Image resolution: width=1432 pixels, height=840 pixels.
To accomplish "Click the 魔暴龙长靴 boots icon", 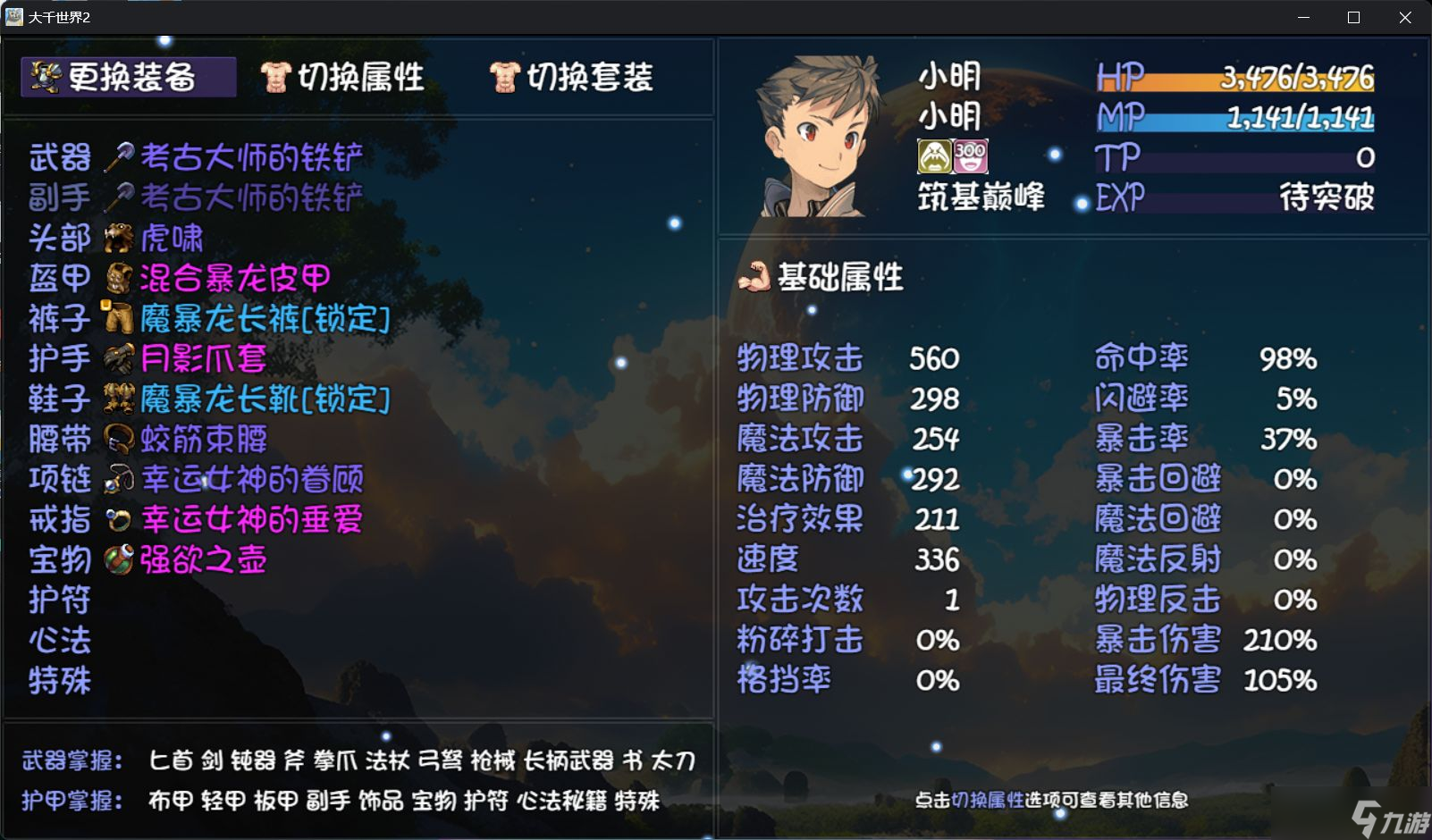I will (x=120, y=399).
